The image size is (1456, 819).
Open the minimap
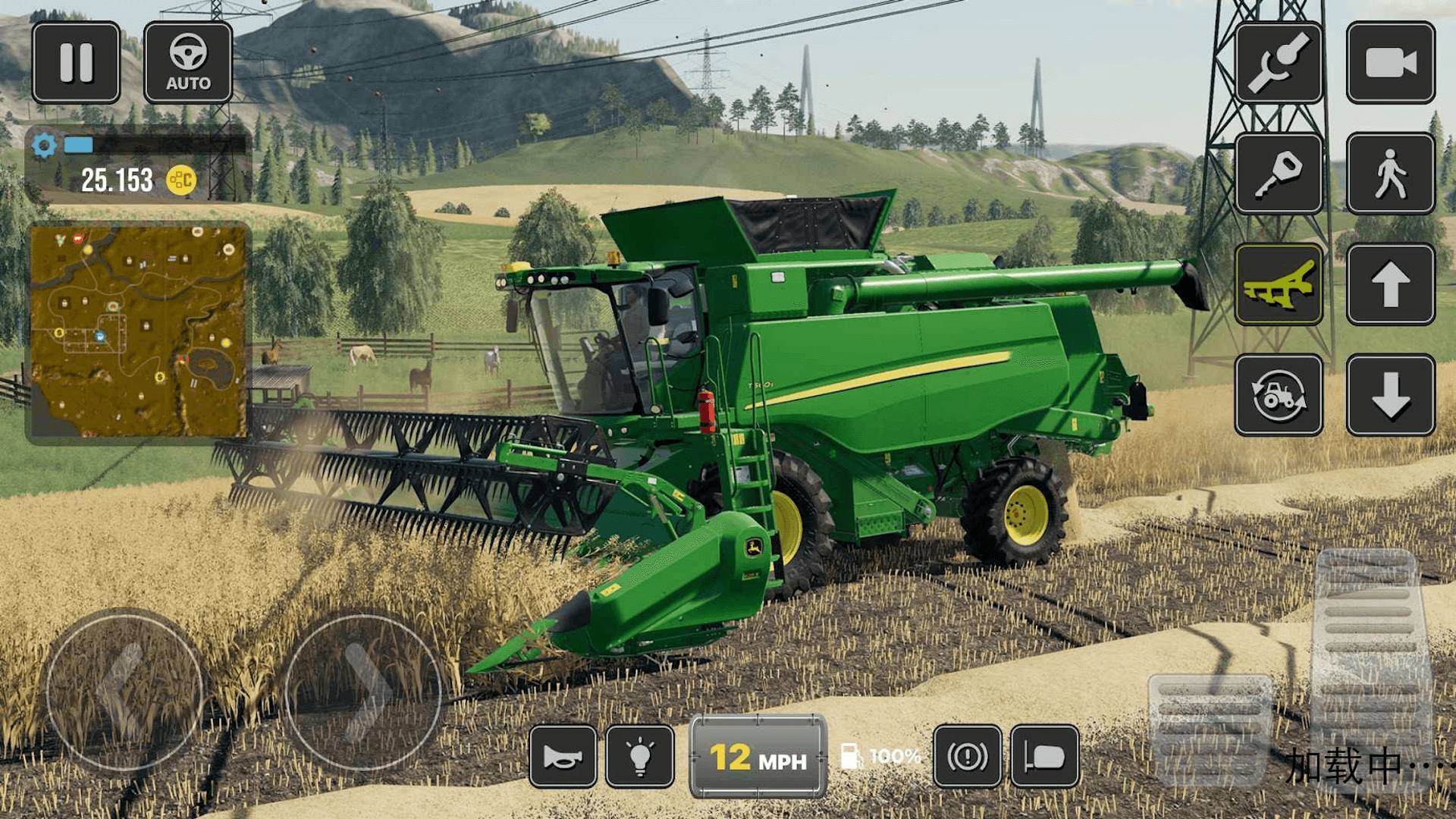pos(138,331)
